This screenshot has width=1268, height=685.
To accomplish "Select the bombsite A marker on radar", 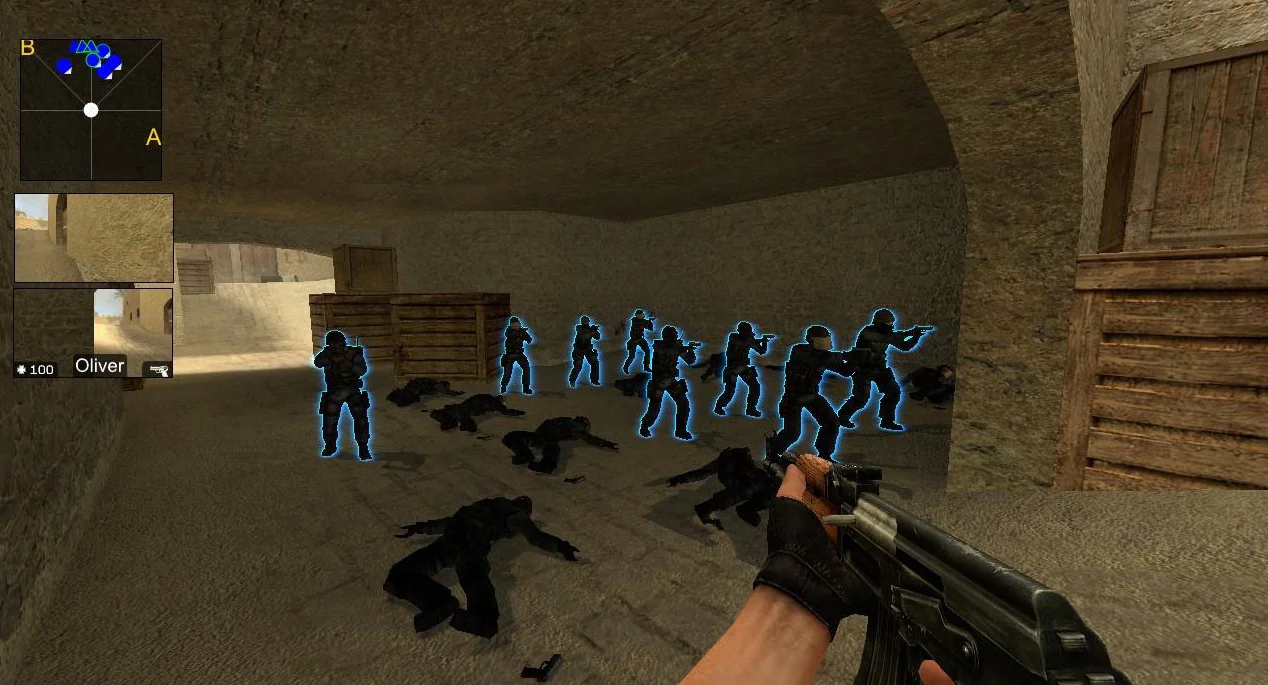I will coord(153,137).
